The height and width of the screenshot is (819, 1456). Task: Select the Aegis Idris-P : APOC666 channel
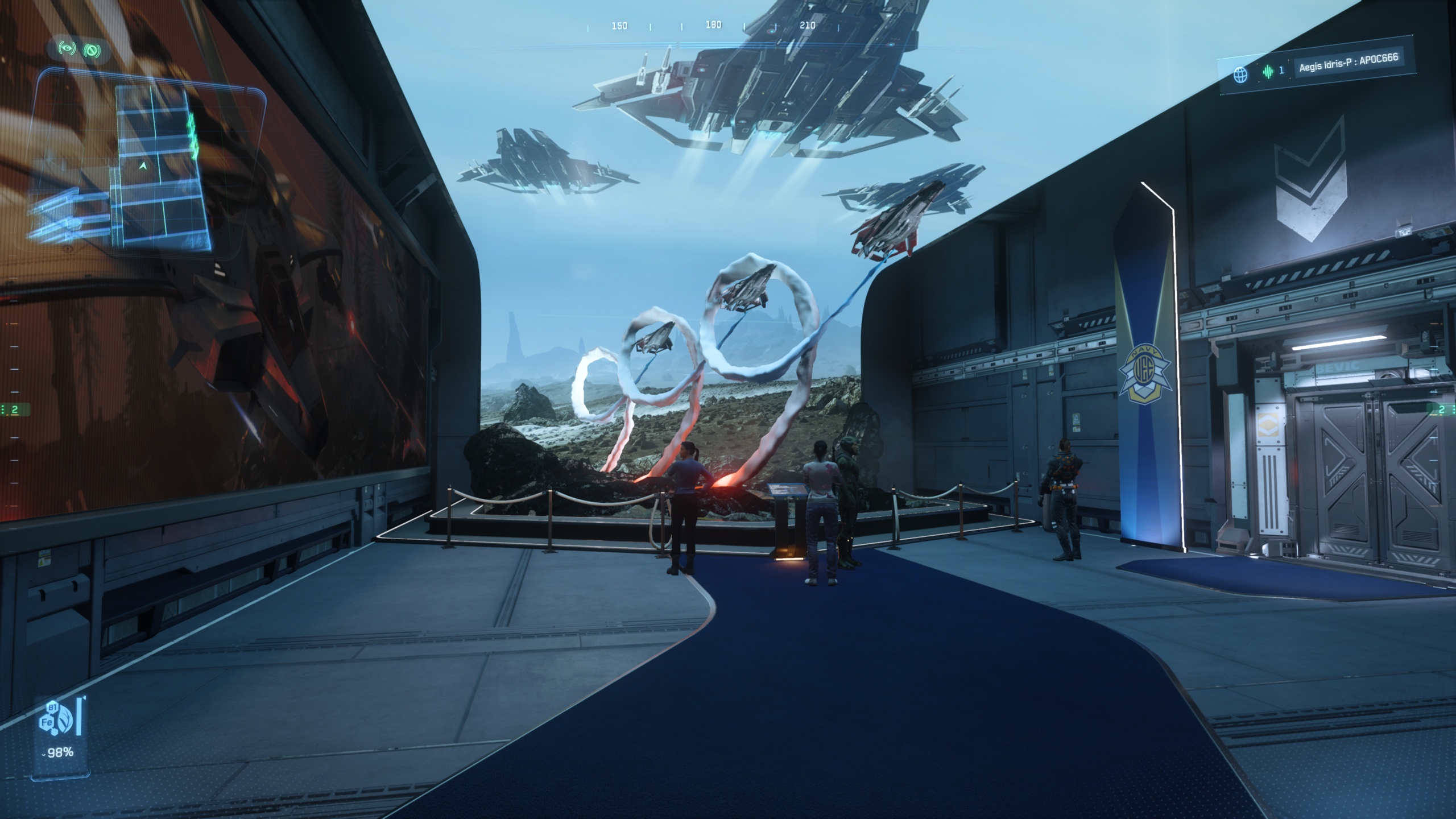click(x=1347, y=63)
